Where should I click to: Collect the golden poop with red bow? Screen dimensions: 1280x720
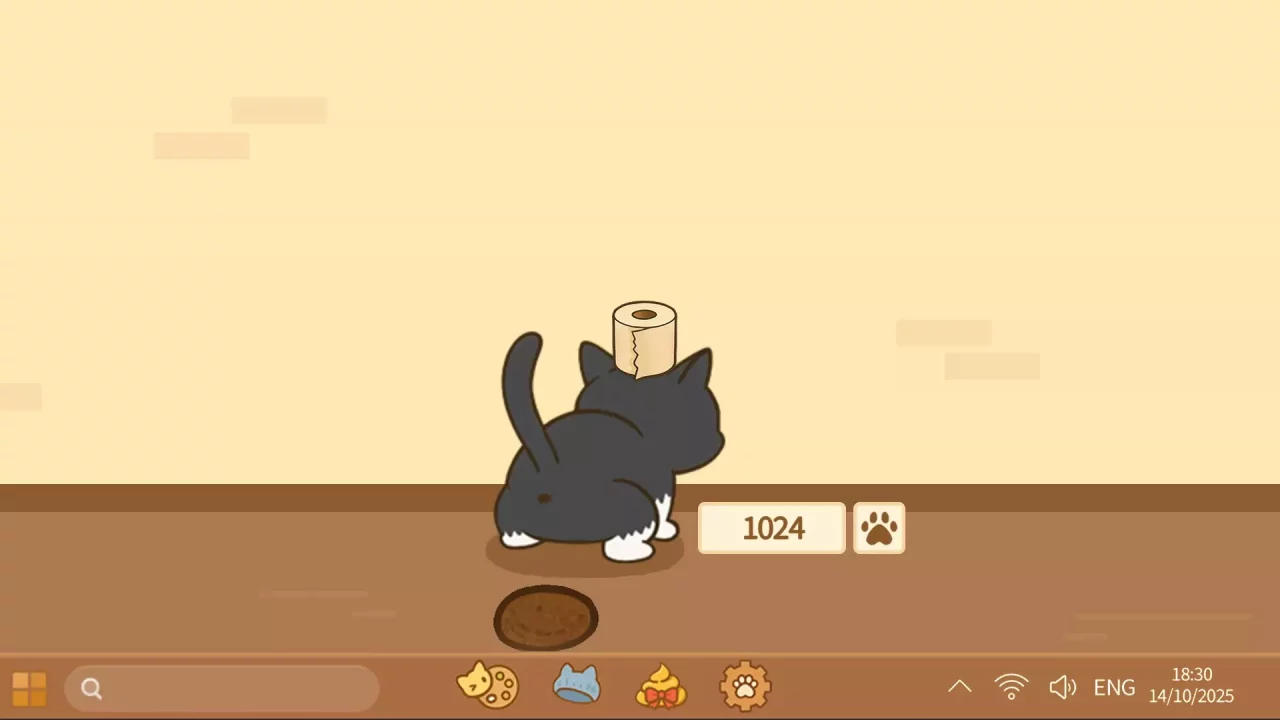click(661, 686)
